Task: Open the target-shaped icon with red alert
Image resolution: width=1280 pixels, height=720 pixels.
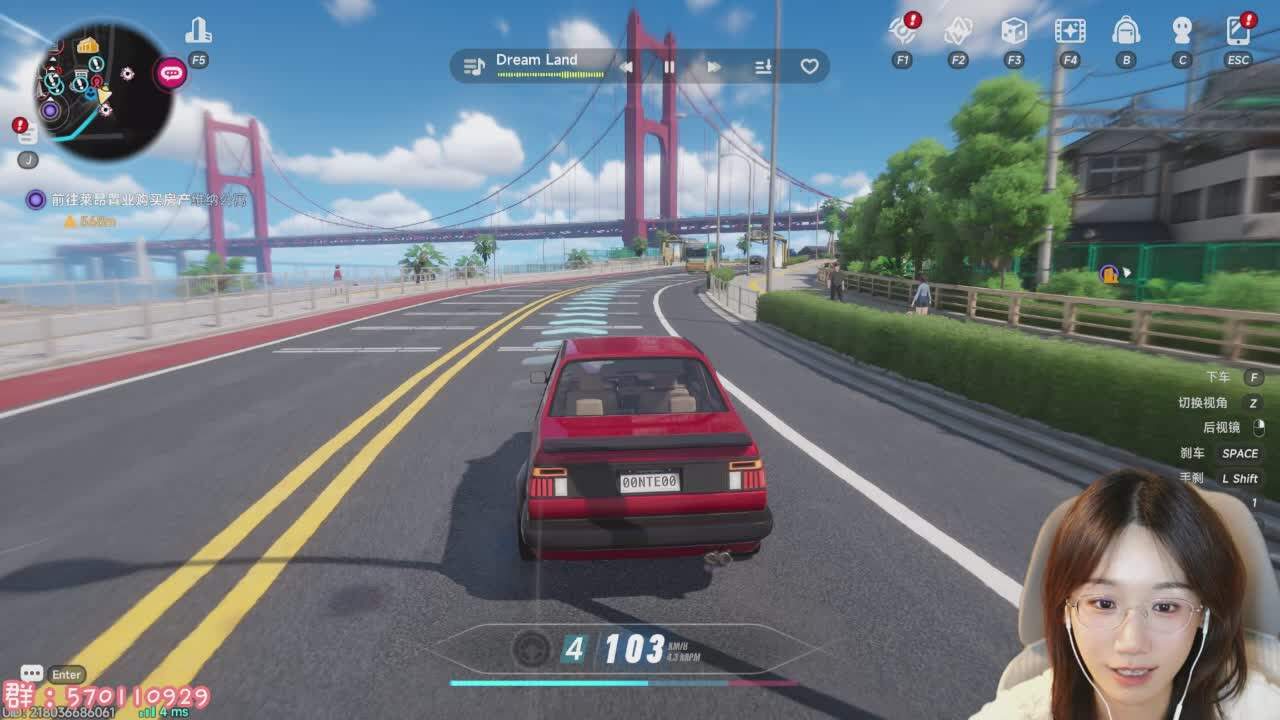Action: coord(902,32)
